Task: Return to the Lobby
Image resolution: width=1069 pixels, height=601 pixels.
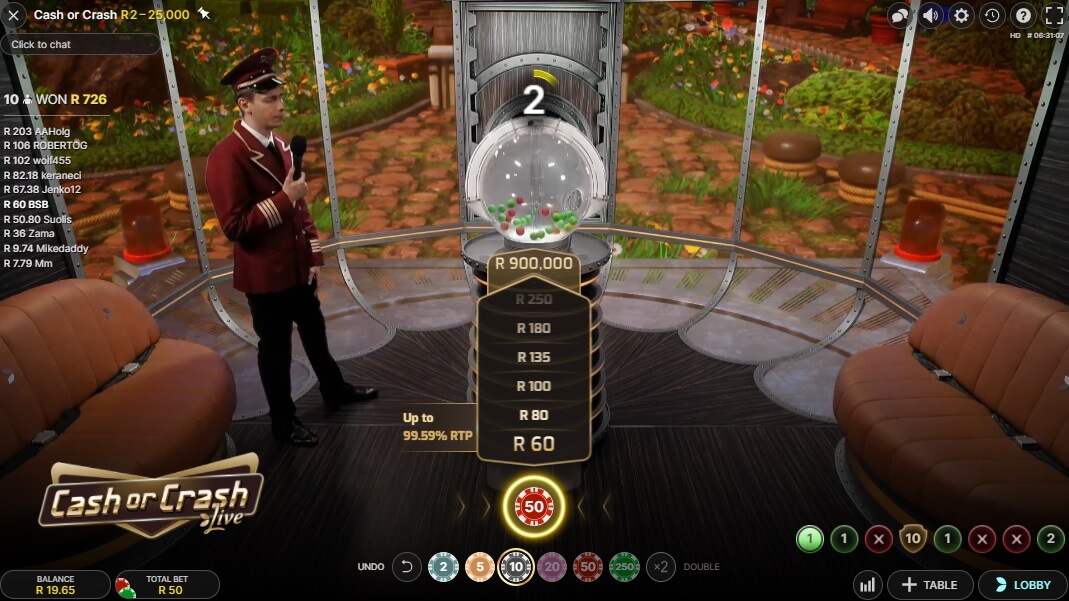Action: (x=1022, y=585)
